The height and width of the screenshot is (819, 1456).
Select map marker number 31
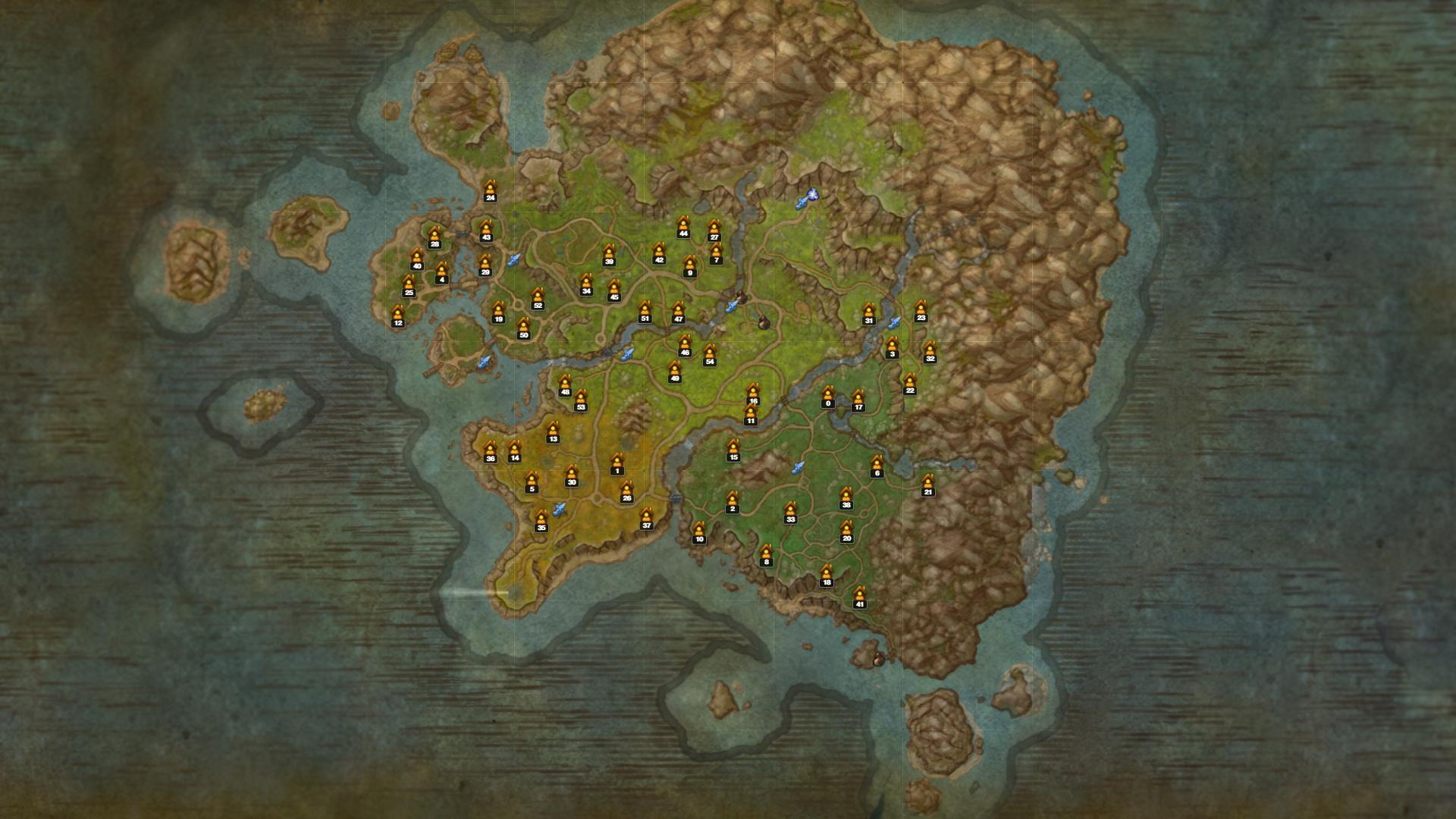[x=869, y=313]
